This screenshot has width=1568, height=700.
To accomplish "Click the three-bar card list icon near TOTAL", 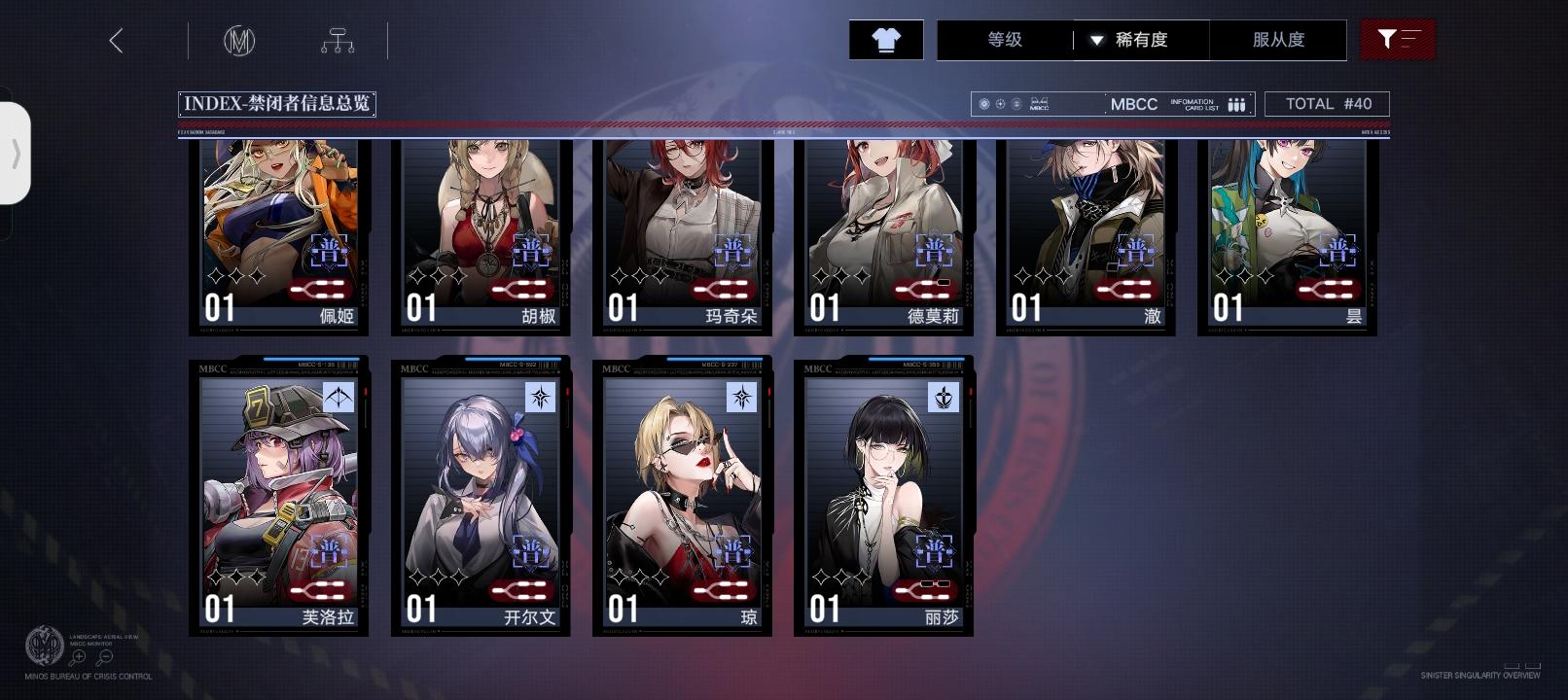I will (x=1235, y=103).
